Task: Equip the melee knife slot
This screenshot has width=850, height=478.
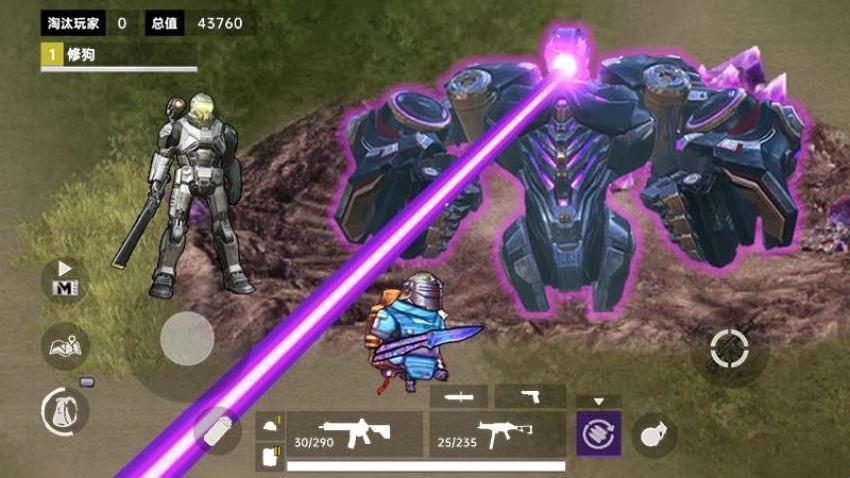Action: (459, 397)
